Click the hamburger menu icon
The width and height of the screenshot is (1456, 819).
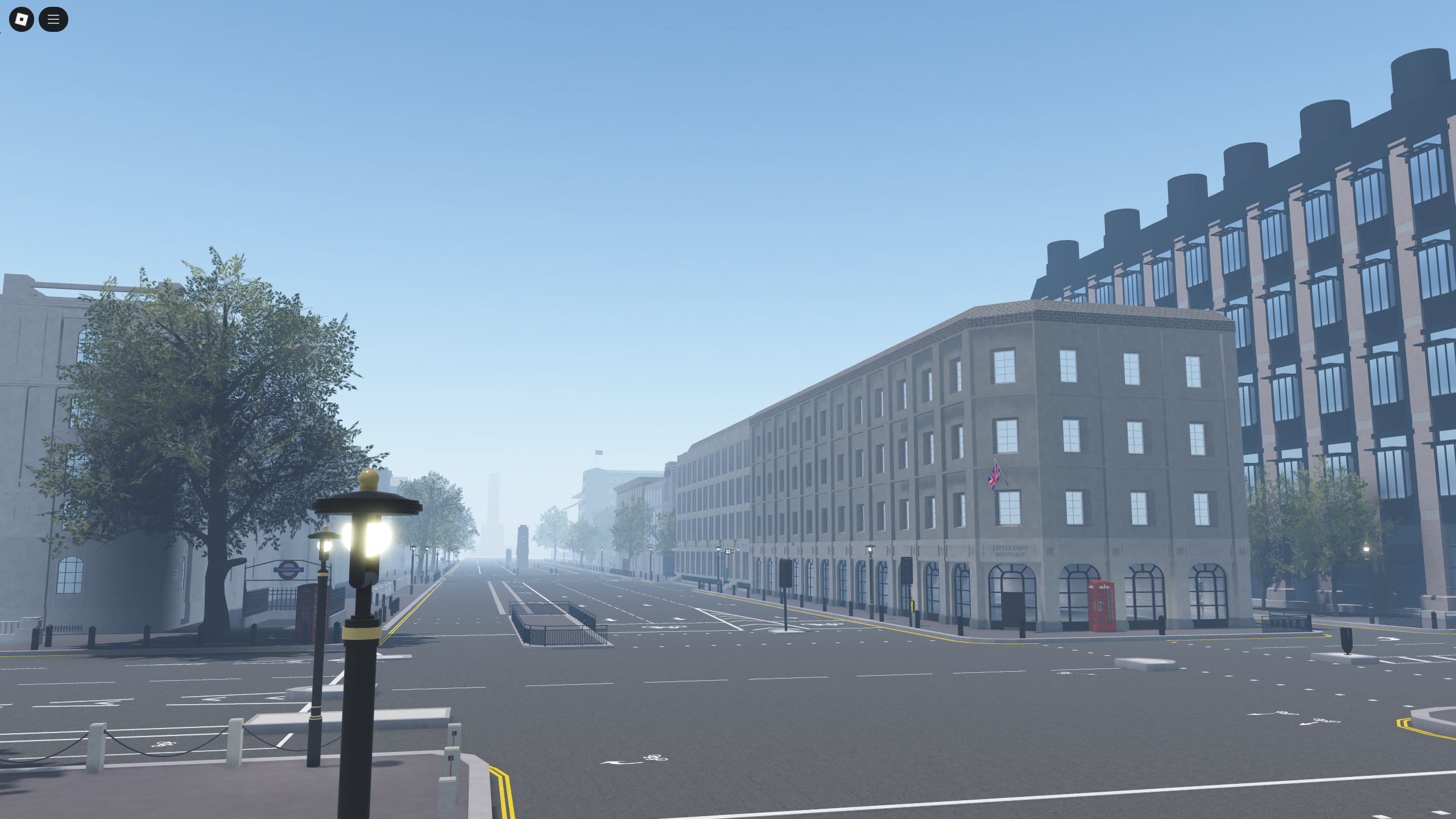coord(54,19)
